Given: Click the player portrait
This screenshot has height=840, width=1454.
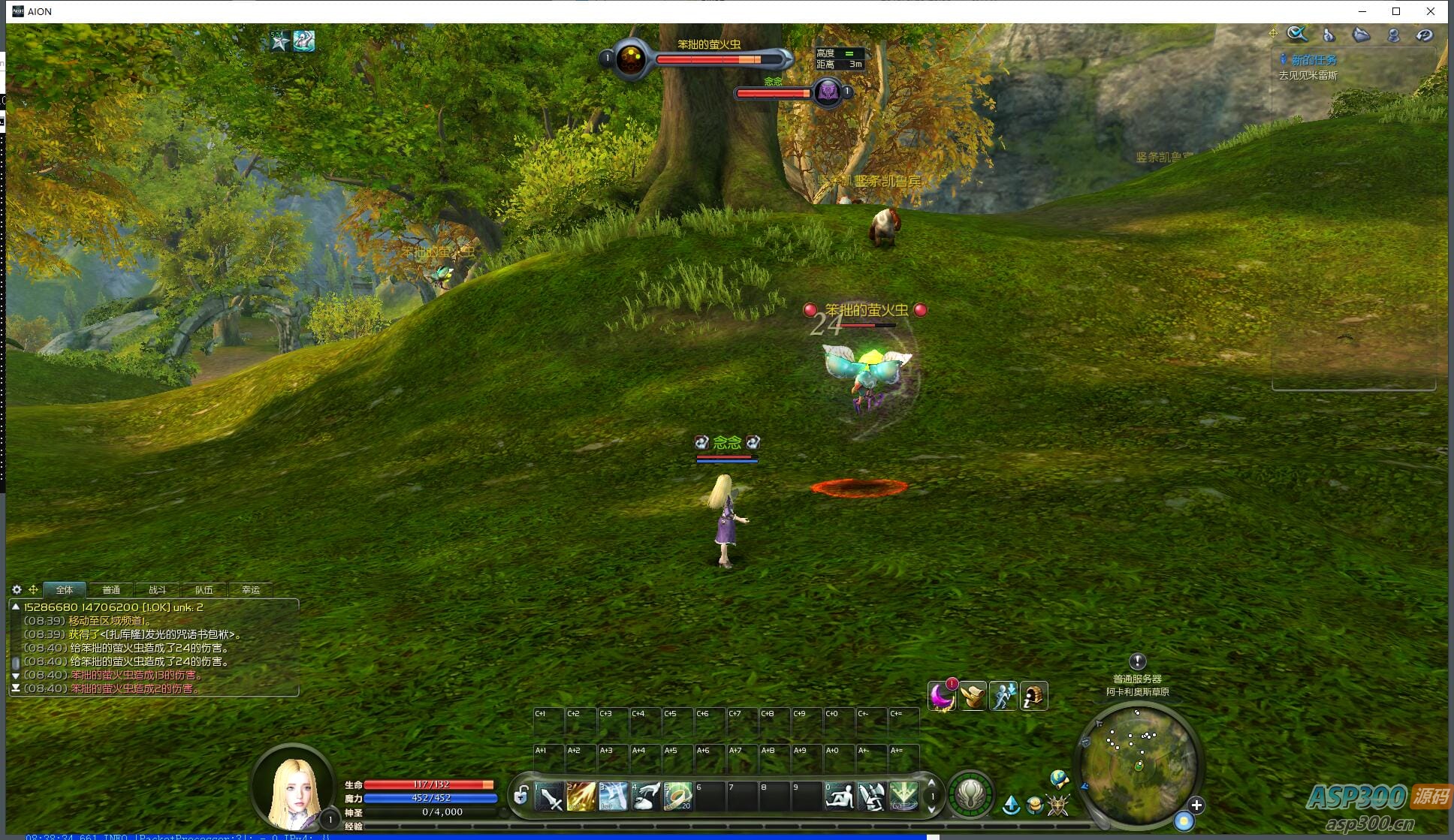Looking at the screenshot, I should 294,787.
